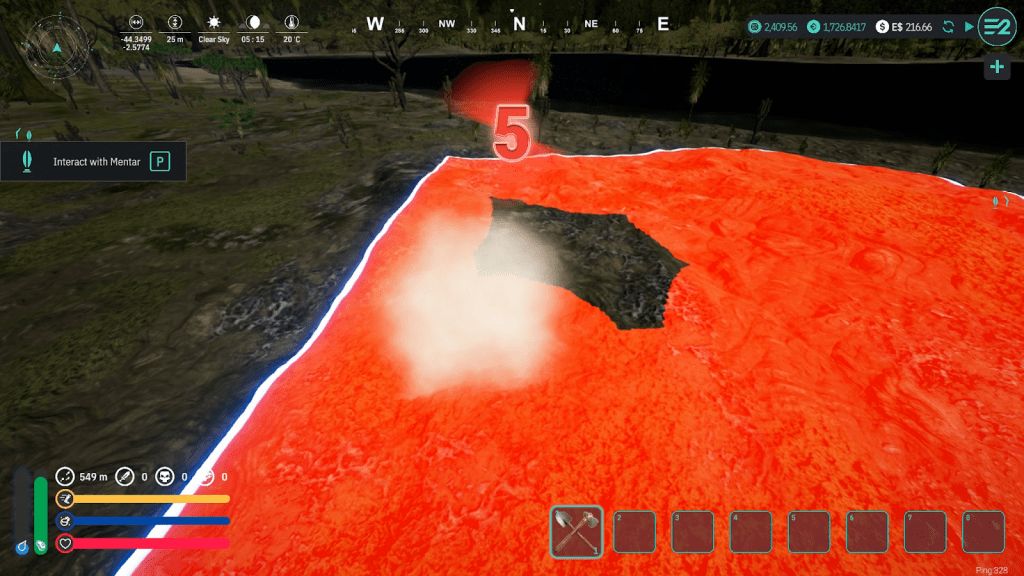
Task: Click the altitude icon above 25 m
Action: tap(175, 22)
